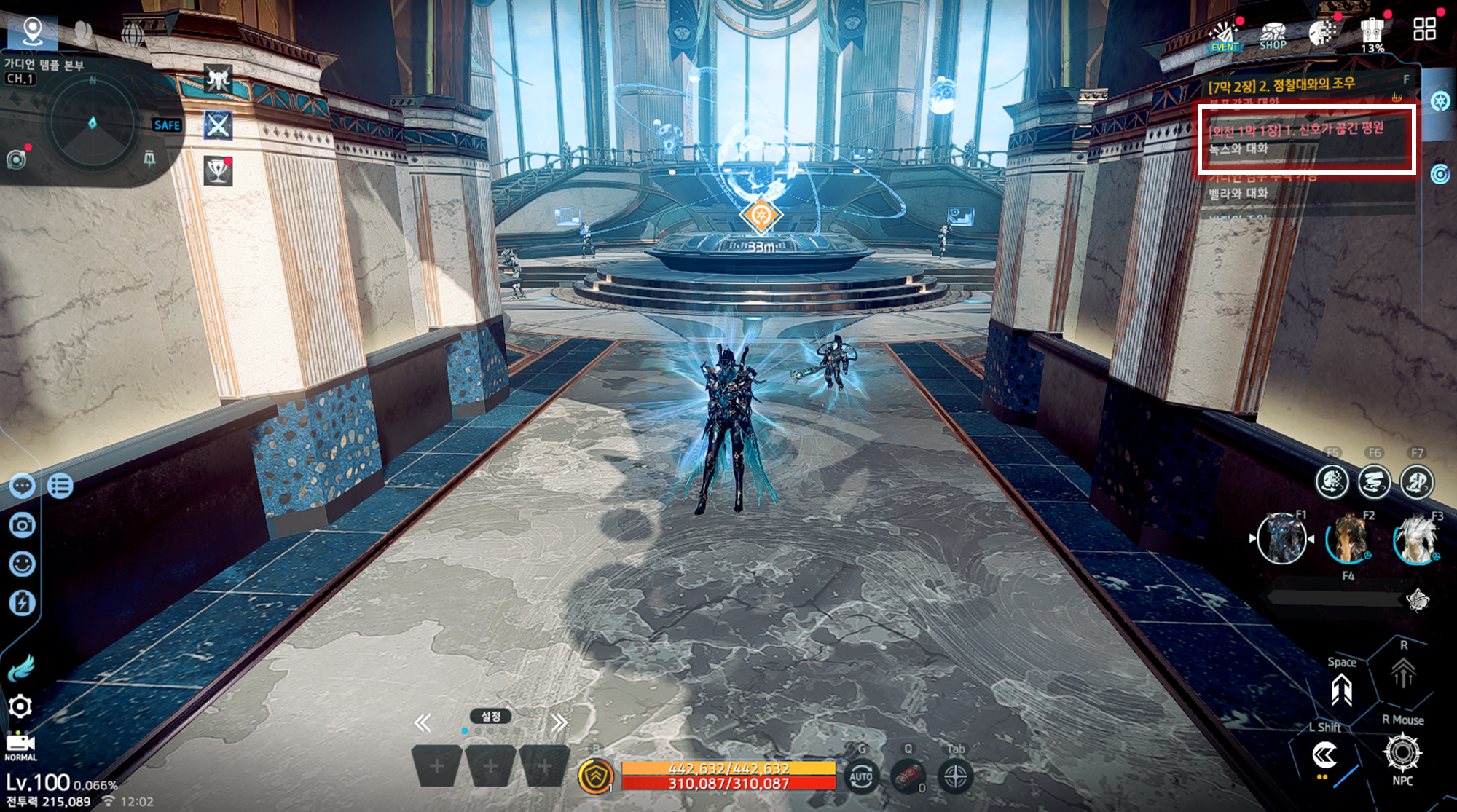Open the crossed swords battle icon
Viewport: 1457px width, 812px height.
pyautogui.click(x=218, y=125)
